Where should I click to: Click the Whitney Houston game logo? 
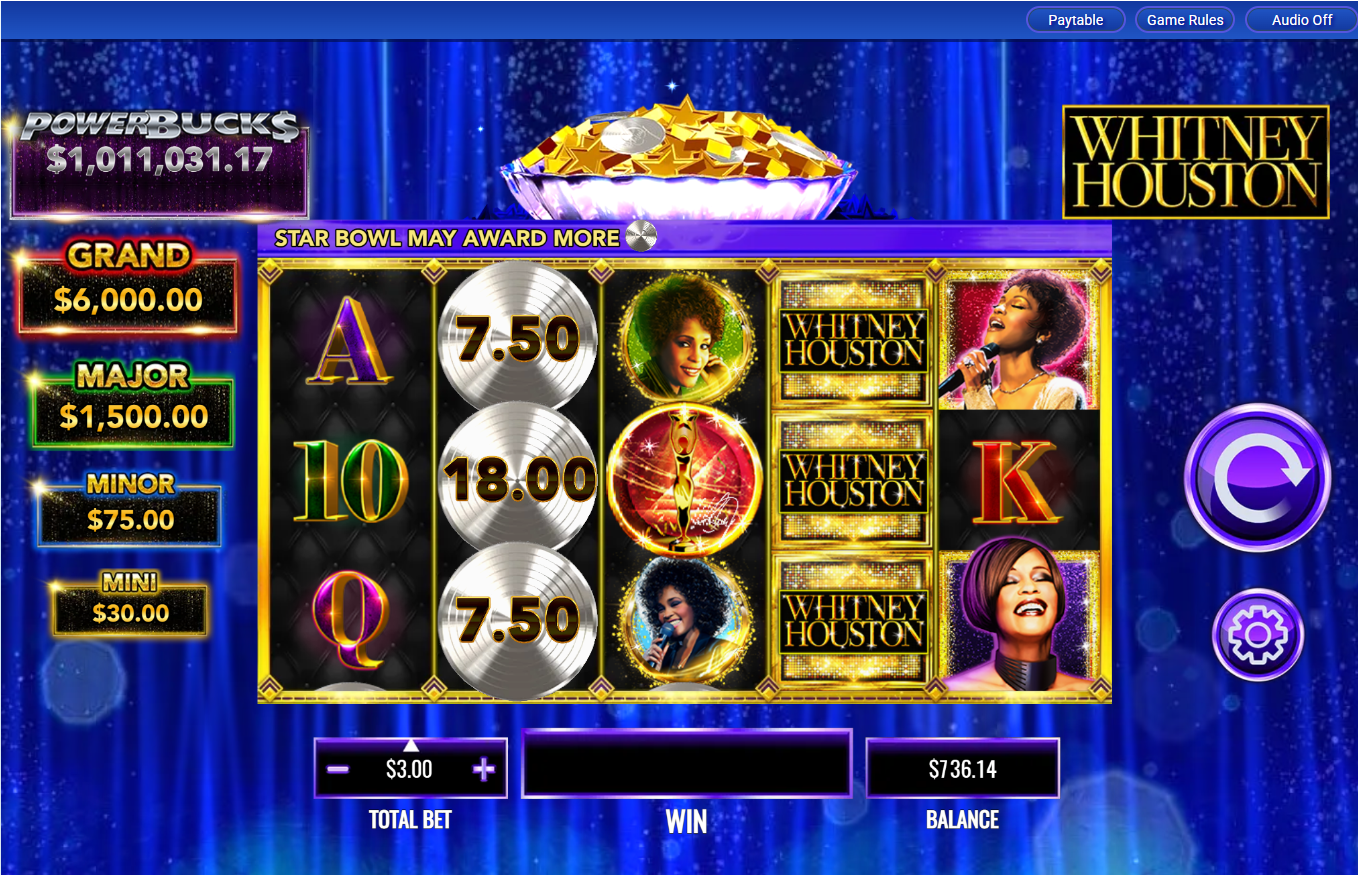[1196, 162]
